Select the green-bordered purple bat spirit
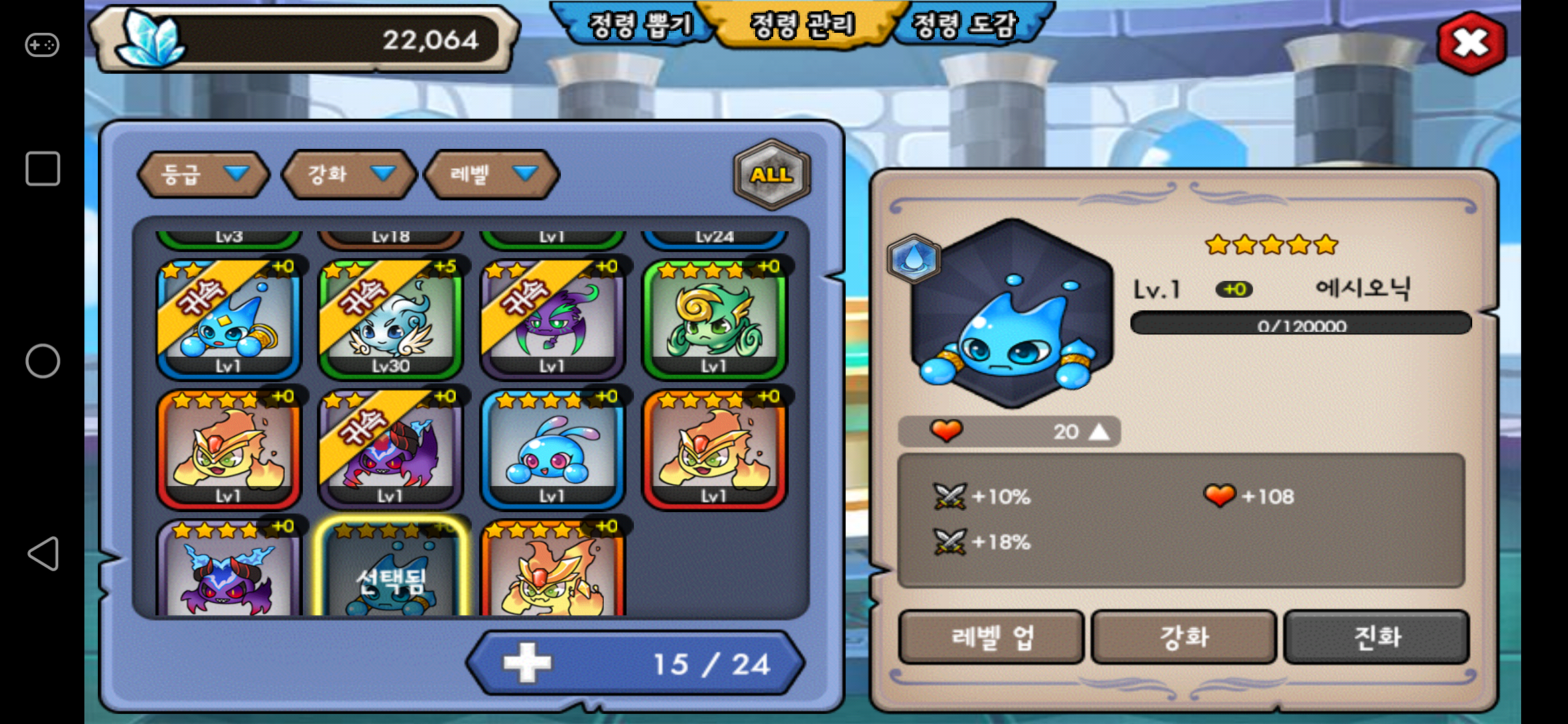This screenshot has height=724, width=1568. tap(552, 319)
